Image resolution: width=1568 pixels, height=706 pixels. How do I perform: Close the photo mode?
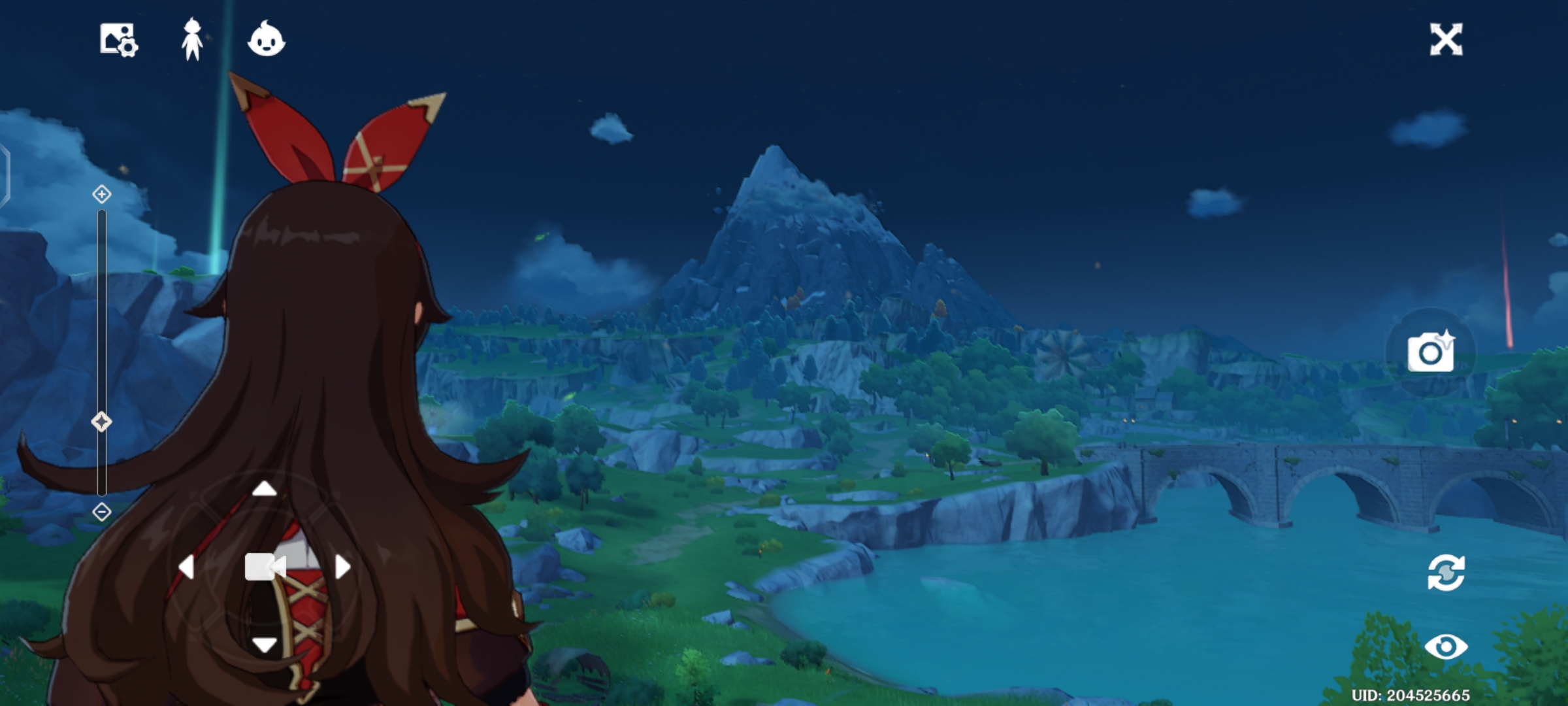point(1446,40)
